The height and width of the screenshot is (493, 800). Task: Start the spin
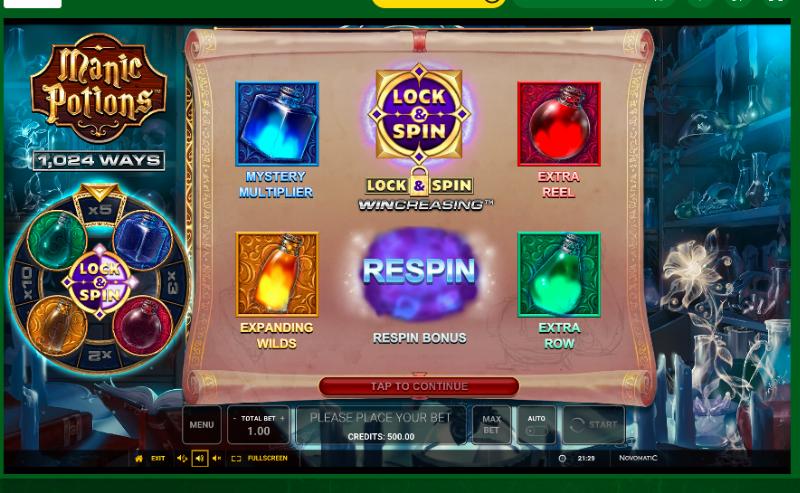point(593,425)
